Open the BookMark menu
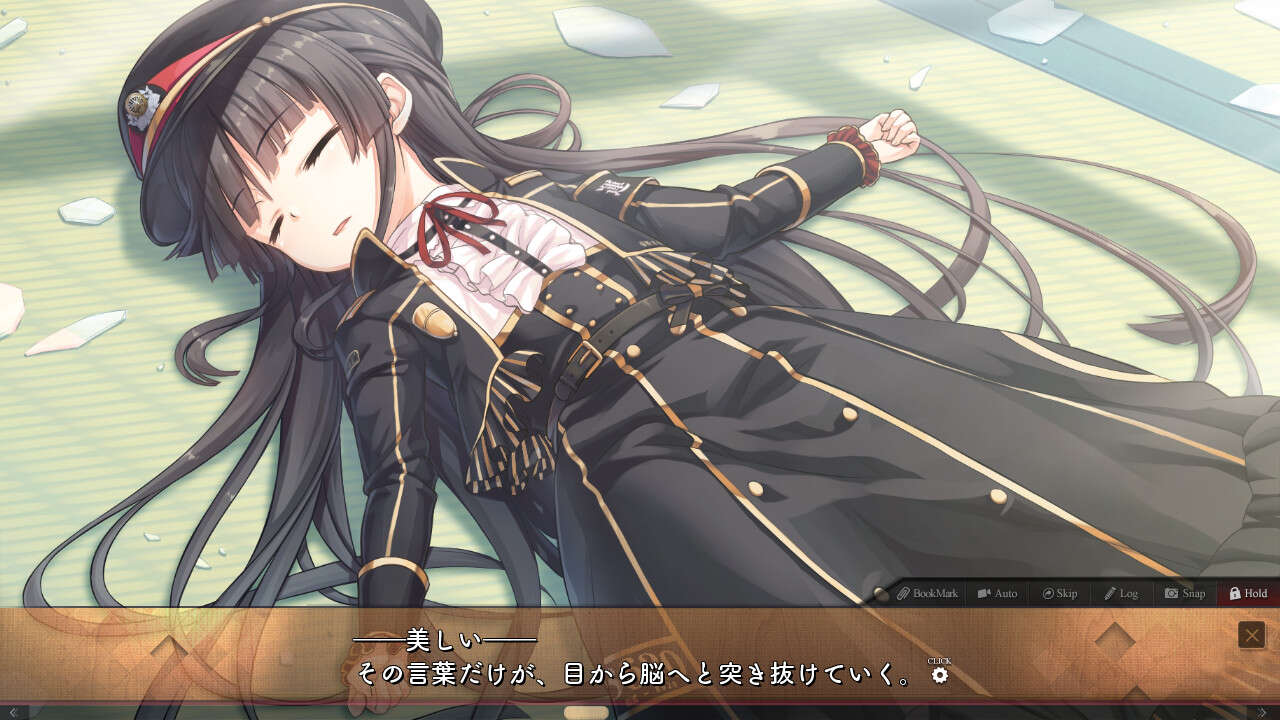 (x=927, y=593)
